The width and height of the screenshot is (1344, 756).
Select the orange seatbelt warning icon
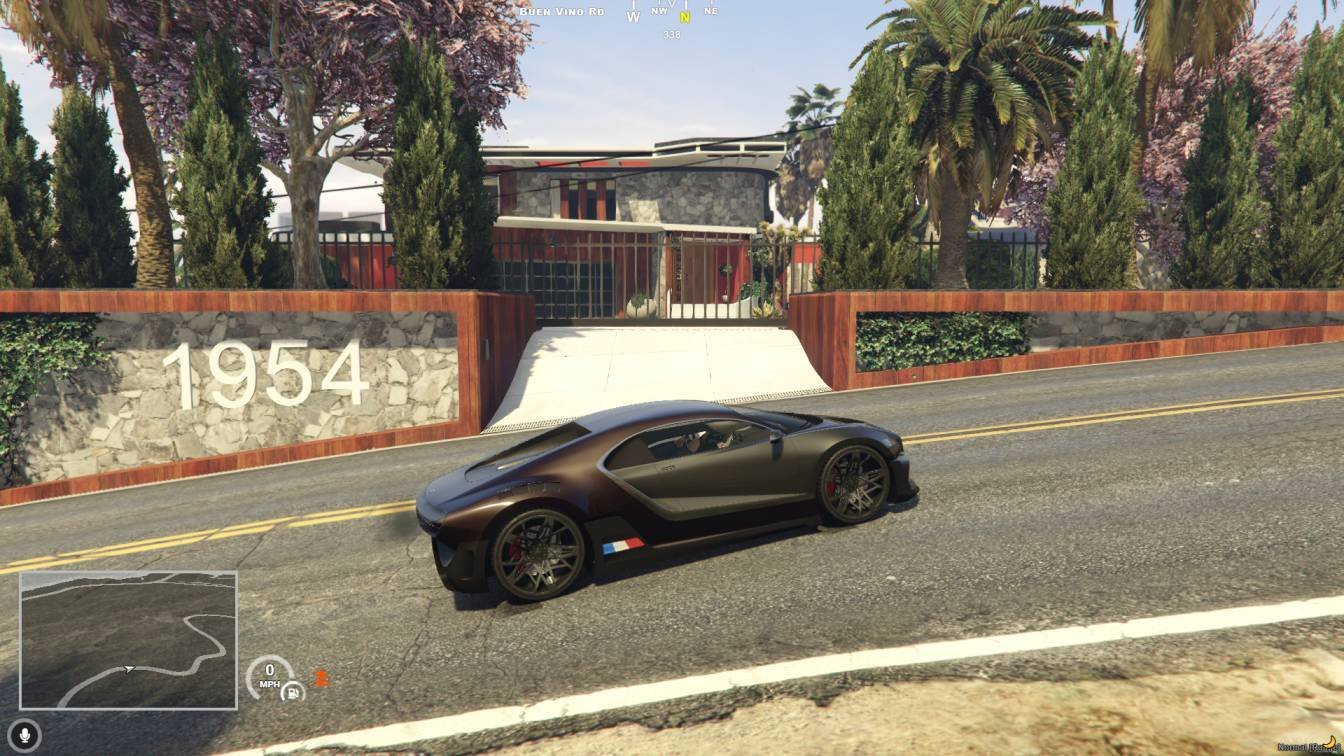(321, 677)
